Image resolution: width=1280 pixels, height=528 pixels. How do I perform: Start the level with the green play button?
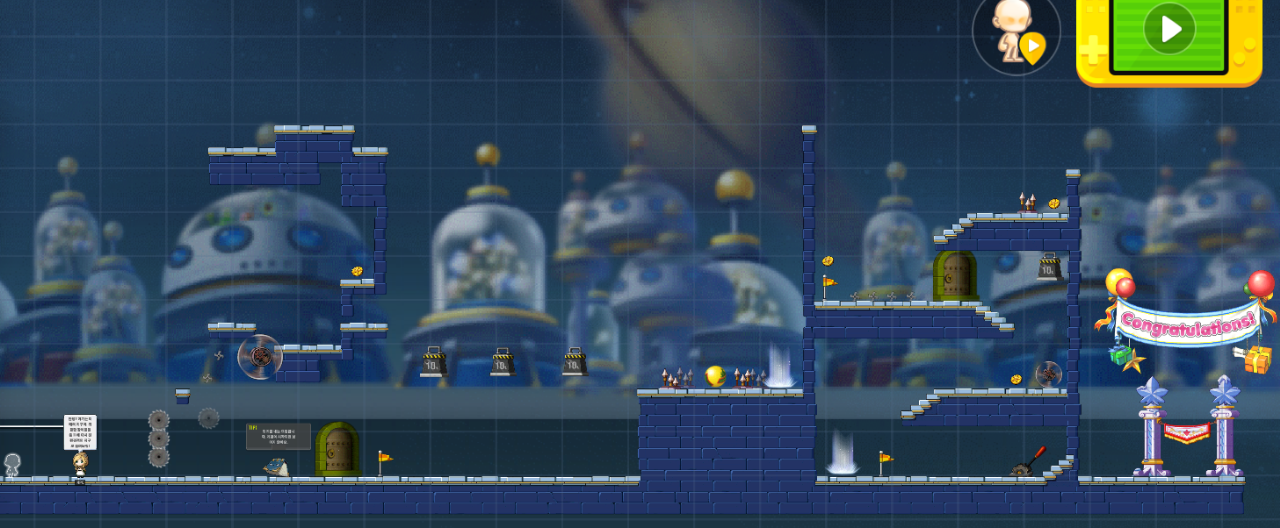[x=1168, y=30]
